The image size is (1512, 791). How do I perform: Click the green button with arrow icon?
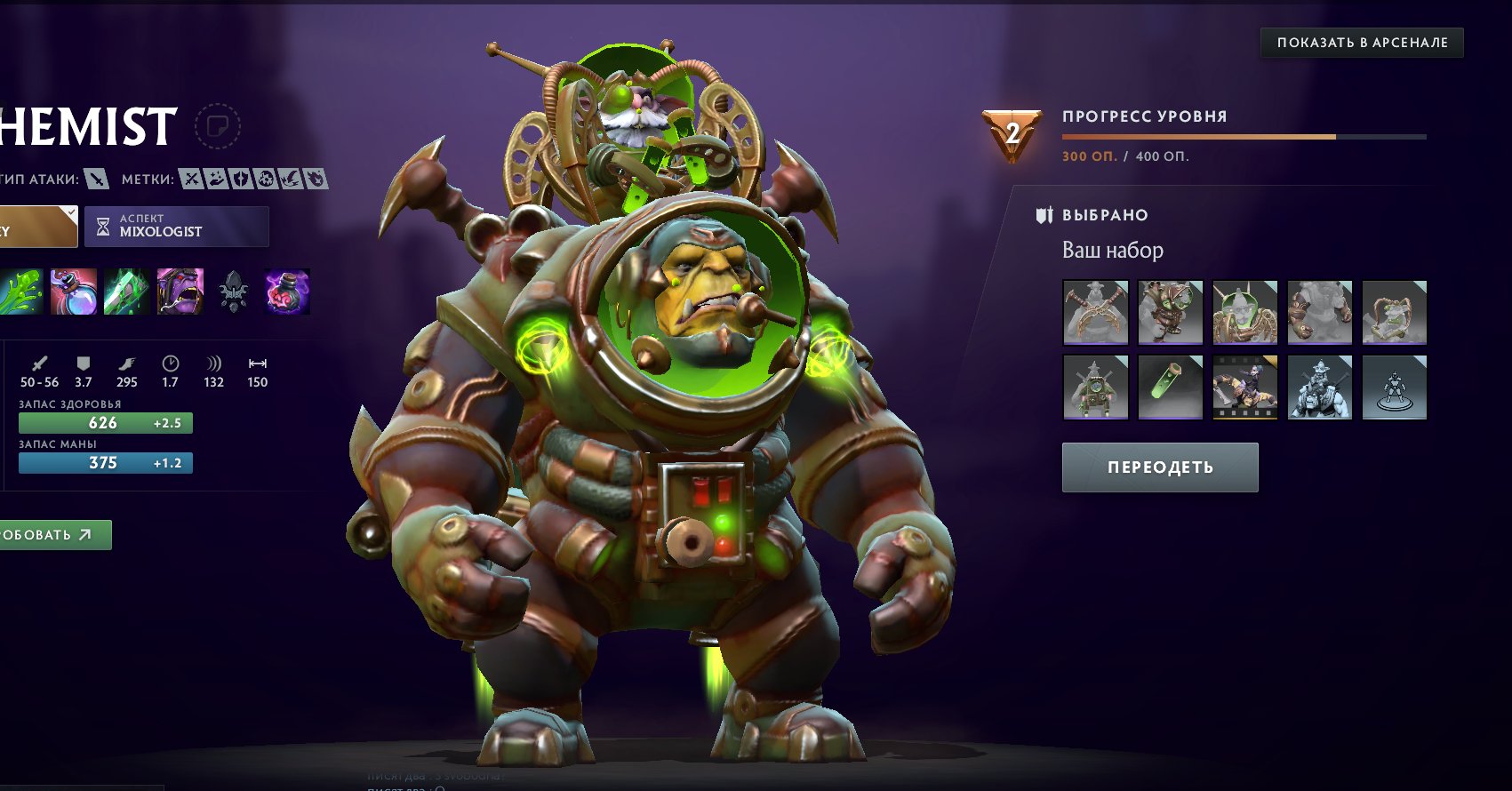pos(55,535)
